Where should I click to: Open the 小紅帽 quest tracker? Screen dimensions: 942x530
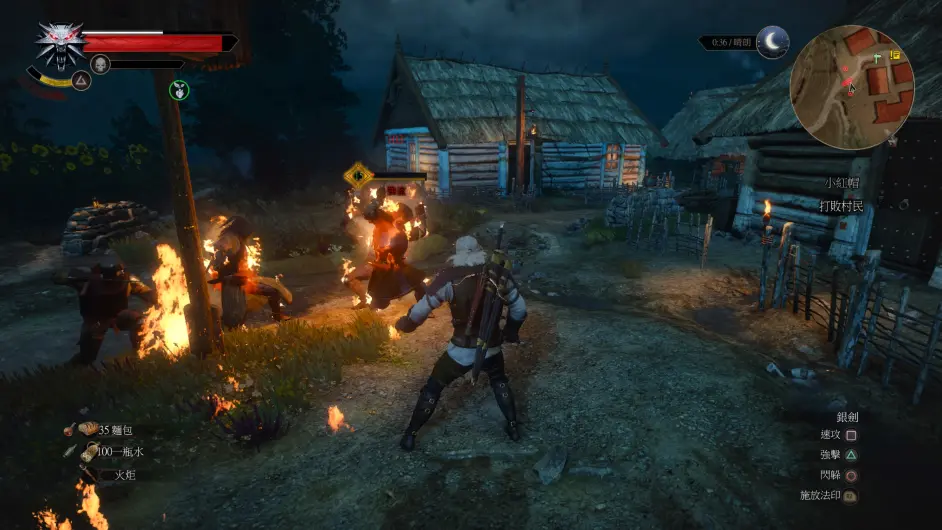coord(841,183)
